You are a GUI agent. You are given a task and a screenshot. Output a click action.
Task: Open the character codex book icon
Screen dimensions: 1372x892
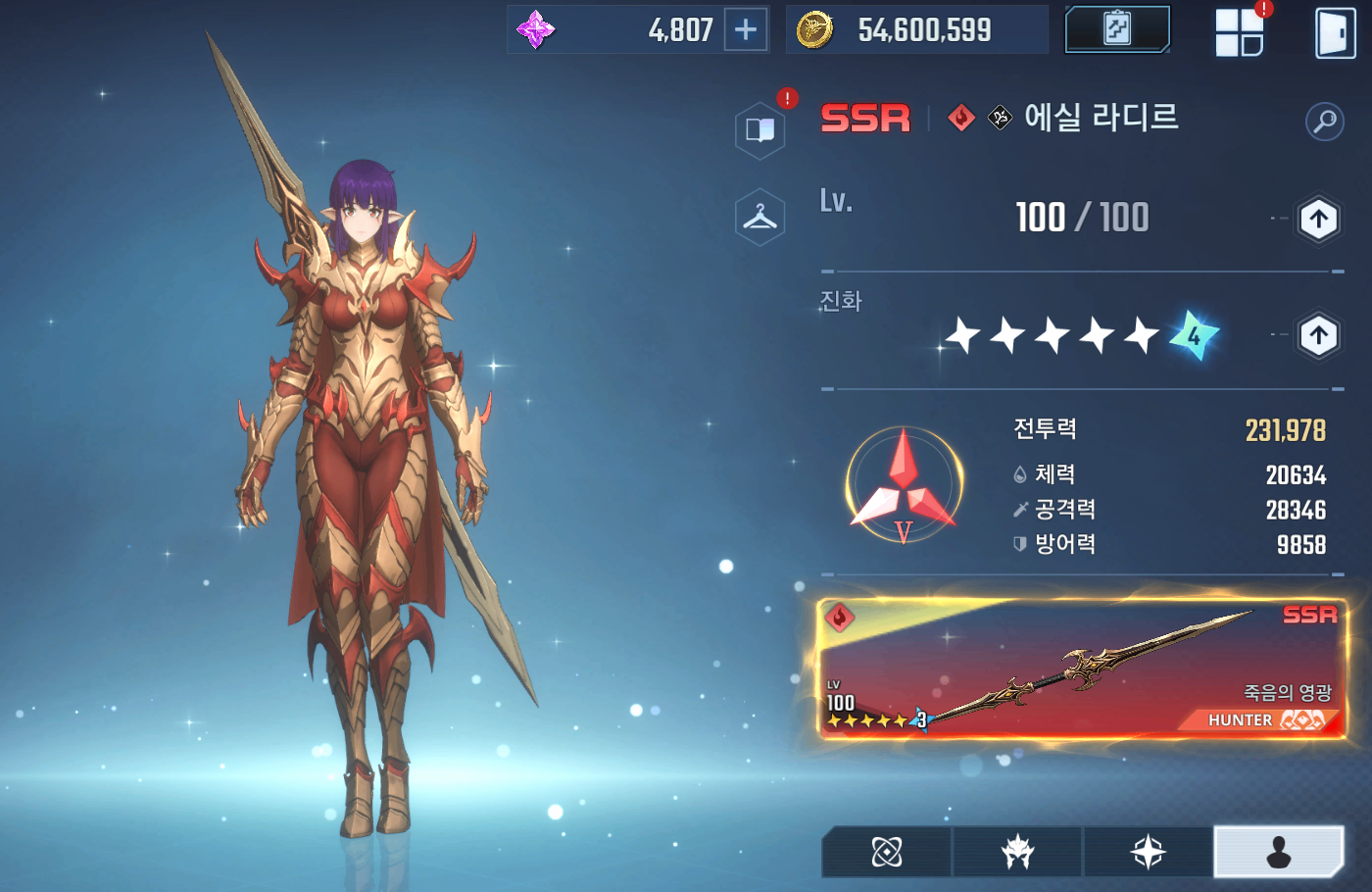coord(759,129)
